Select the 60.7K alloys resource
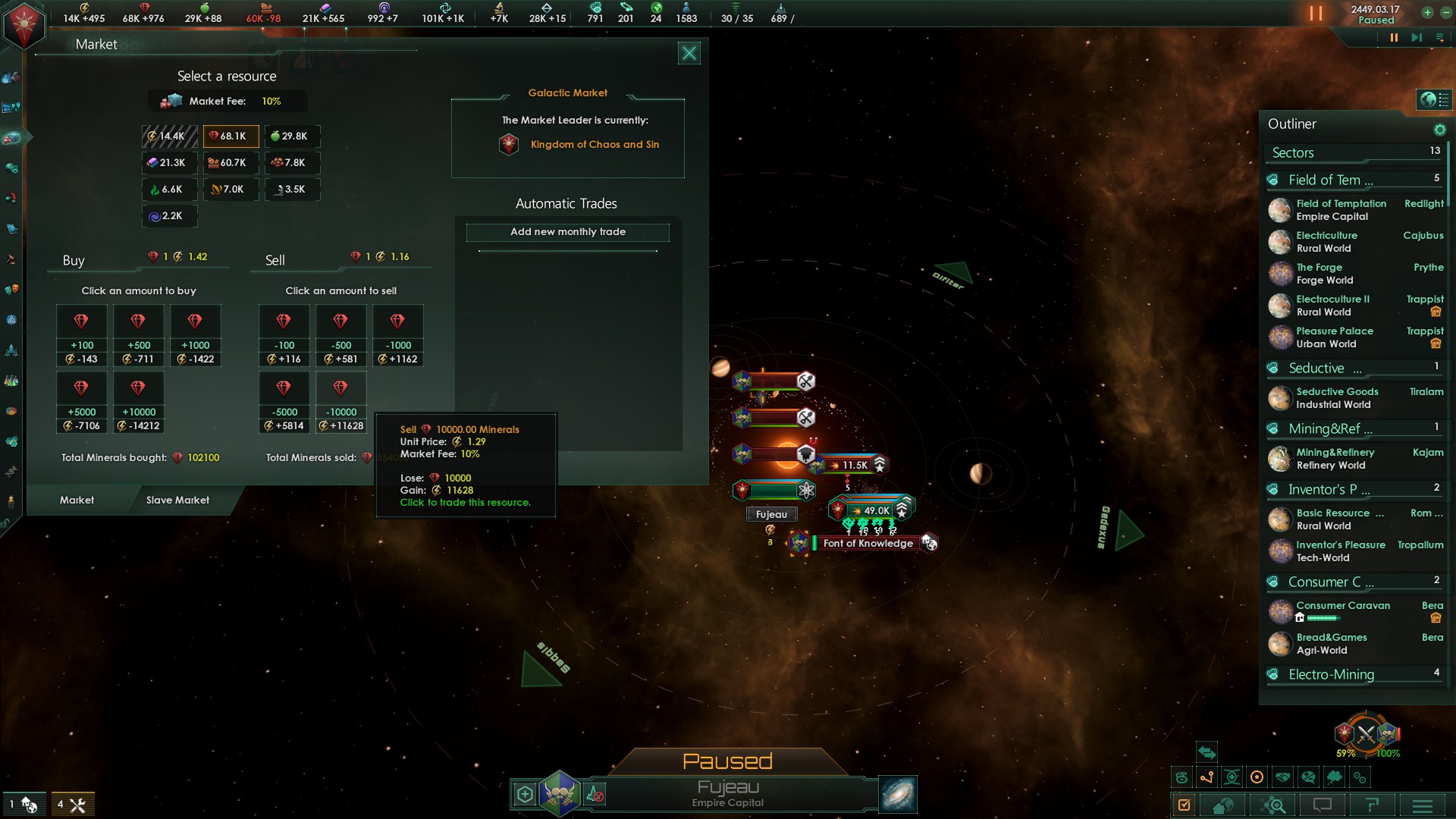Viewport: 1456px width, 819px height. [231, 163]
